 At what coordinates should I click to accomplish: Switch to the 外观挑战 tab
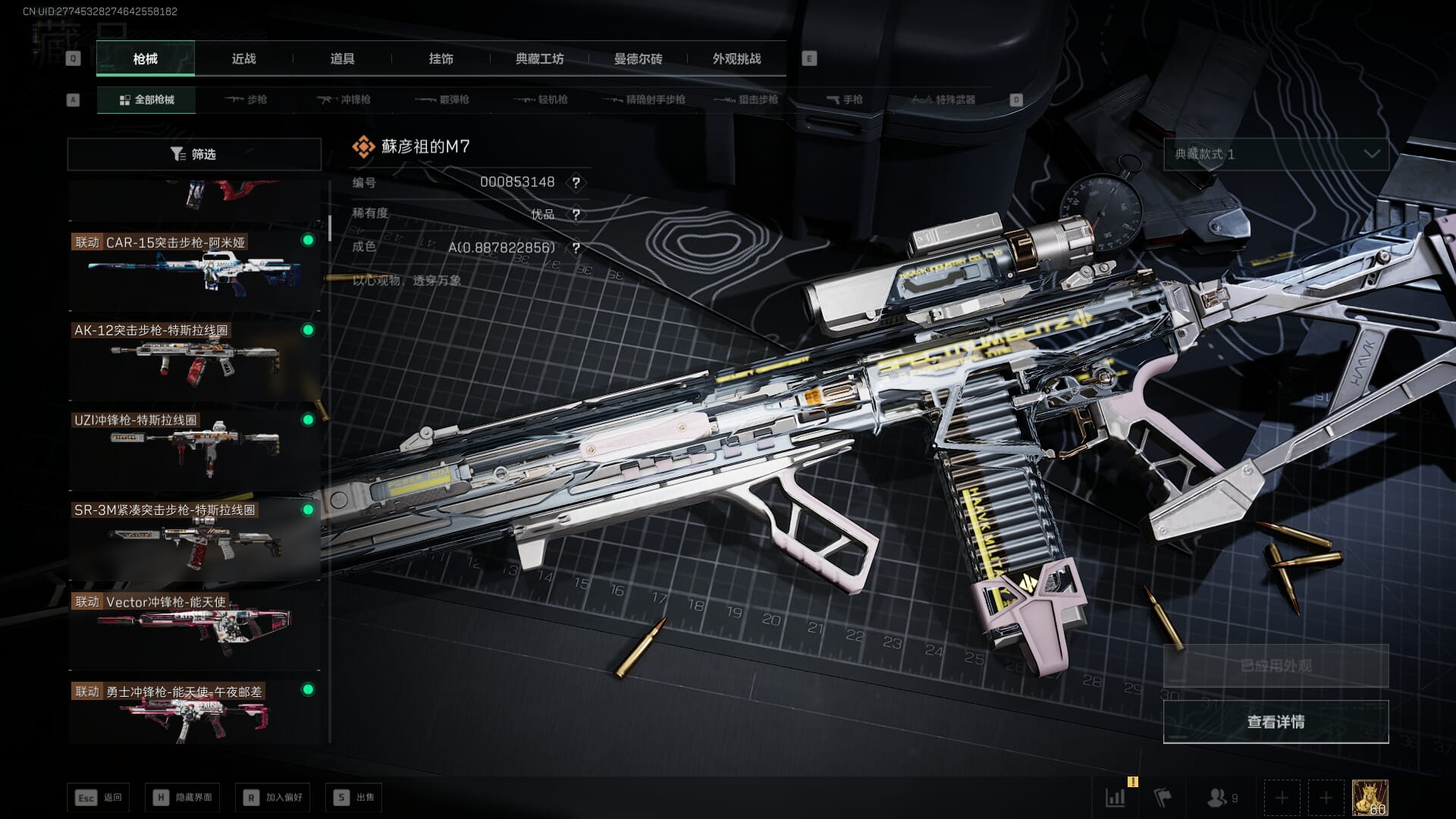[736, 59]
